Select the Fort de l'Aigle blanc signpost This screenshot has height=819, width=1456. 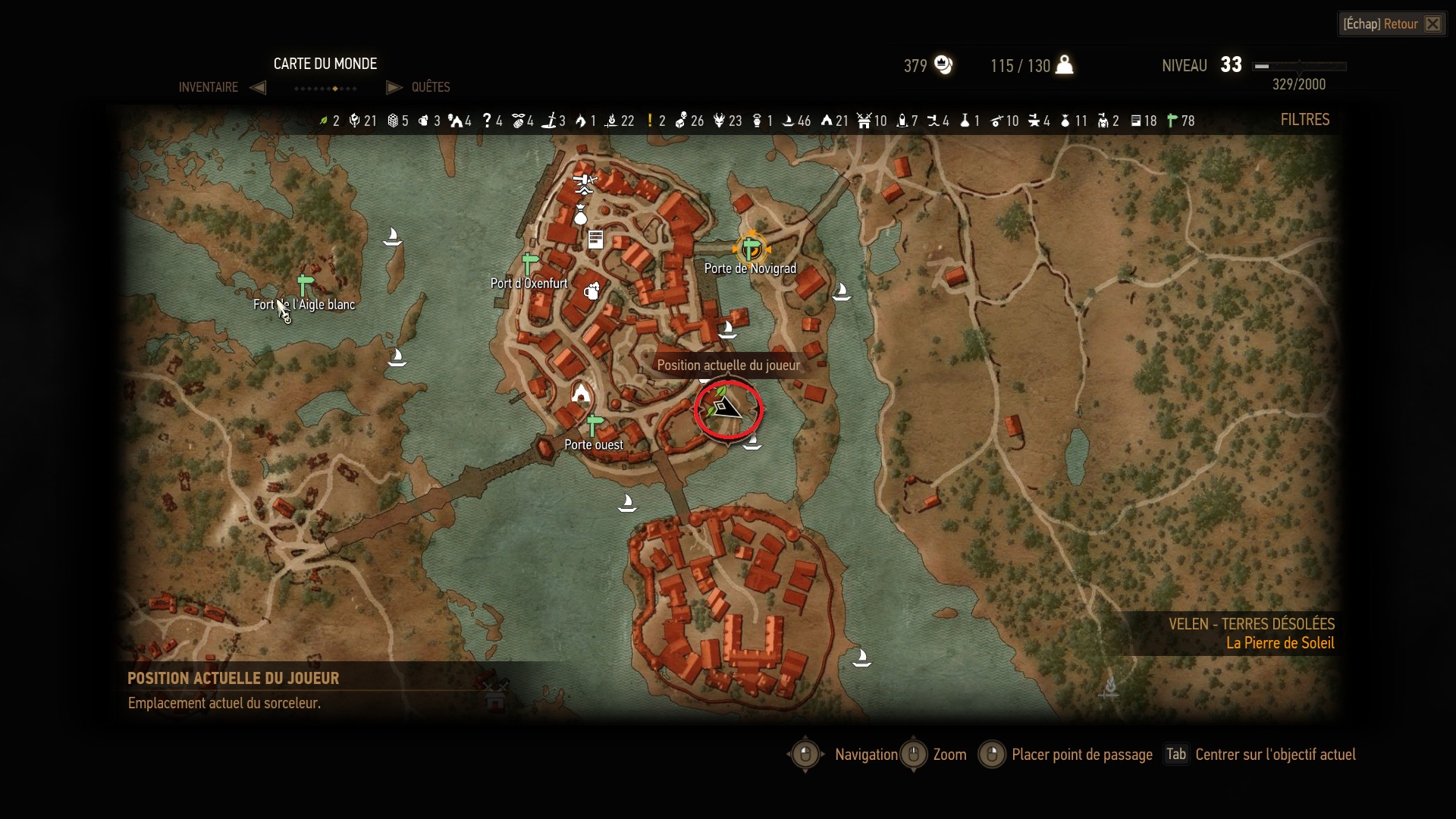(305, 285)
